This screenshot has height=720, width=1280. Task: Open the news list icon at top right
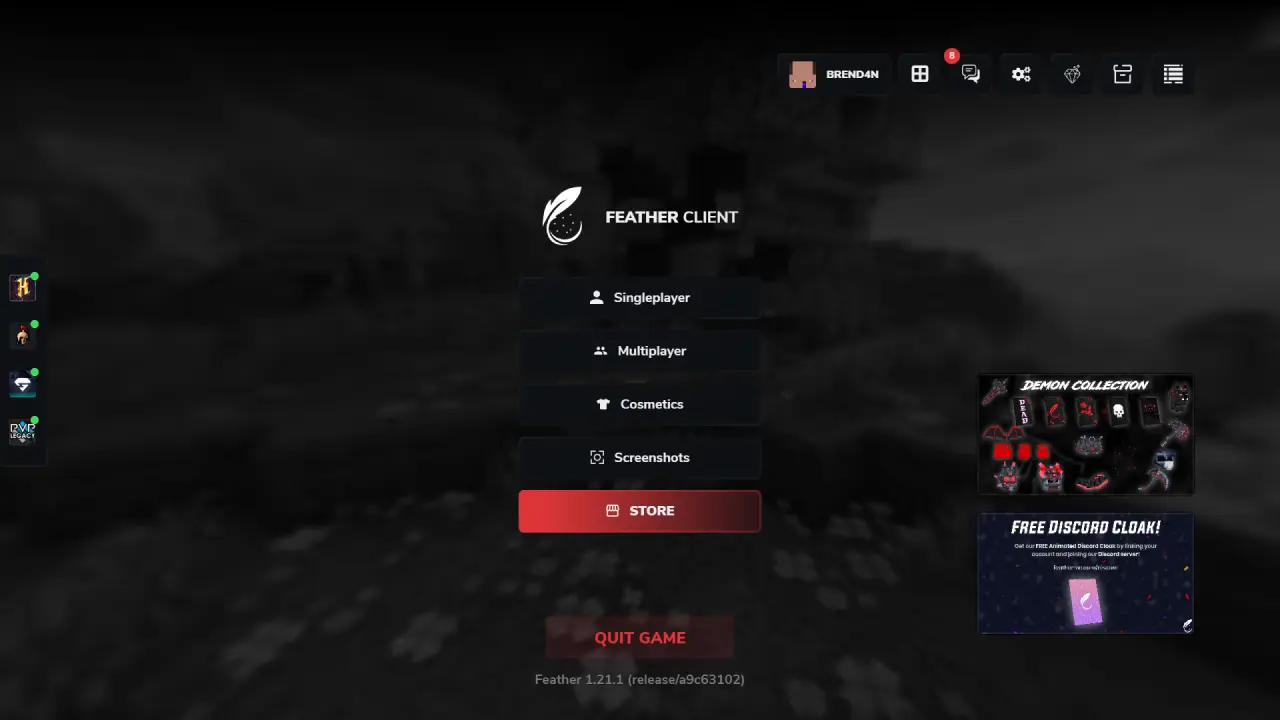1172,73
